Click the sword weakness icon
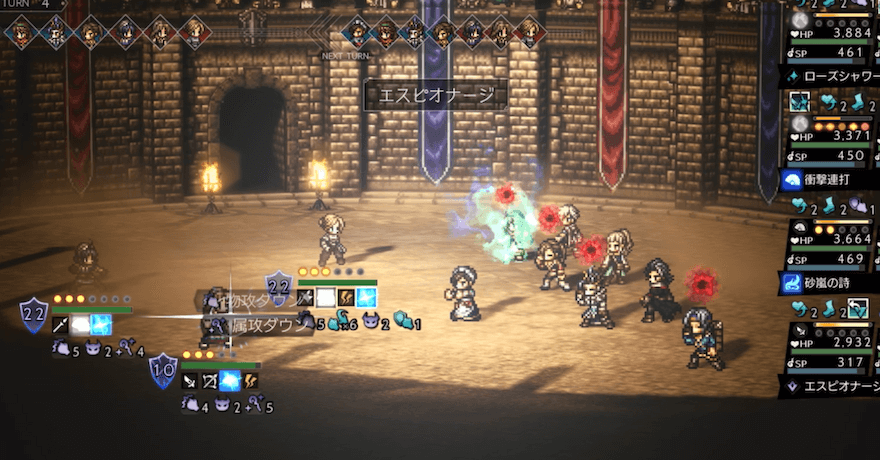This screenshot has height=460, width=880. 190,381
